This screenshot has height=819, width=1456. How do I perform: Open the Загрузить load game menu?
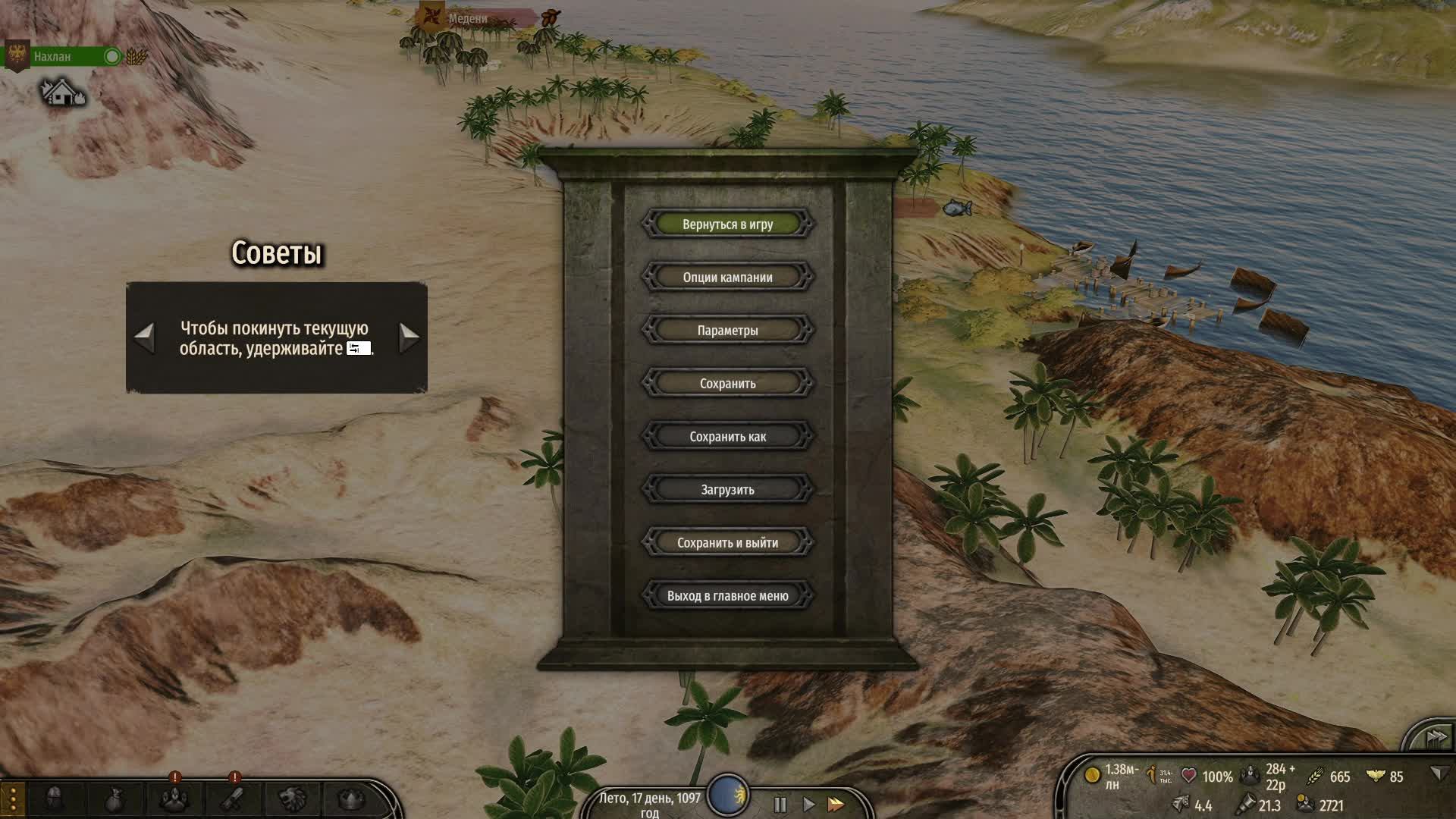pyautogui.click(x=727, y=490)
